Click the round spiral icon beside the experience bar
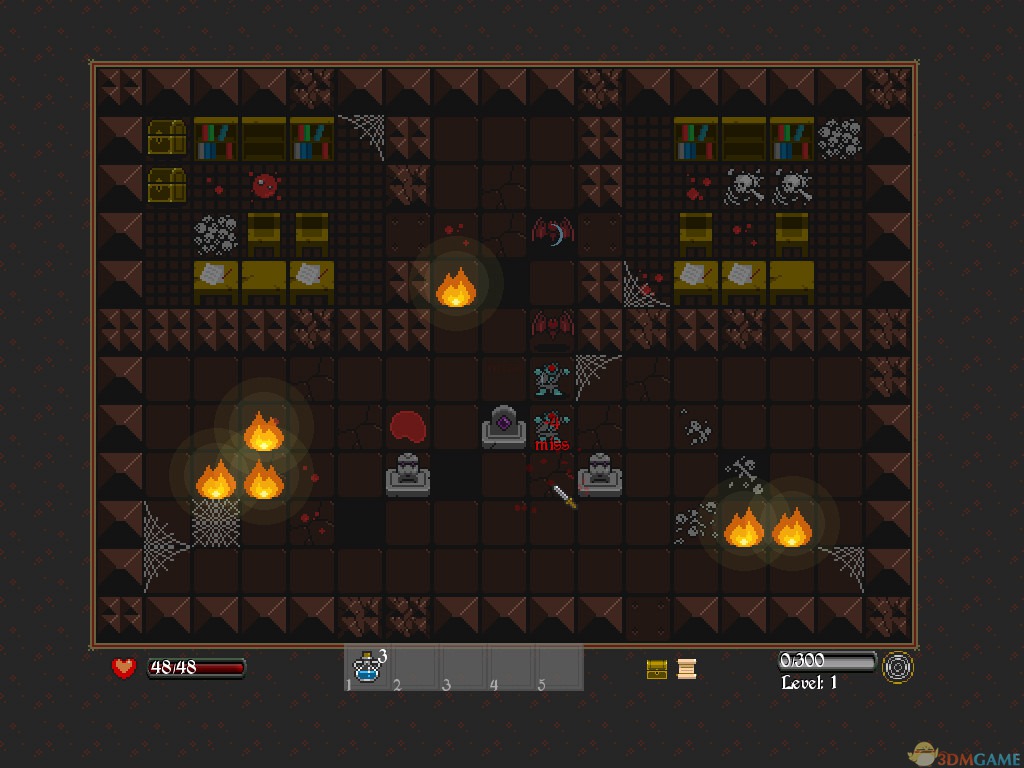The height and width of the screenshot is (768, 1024). [897, 667]
